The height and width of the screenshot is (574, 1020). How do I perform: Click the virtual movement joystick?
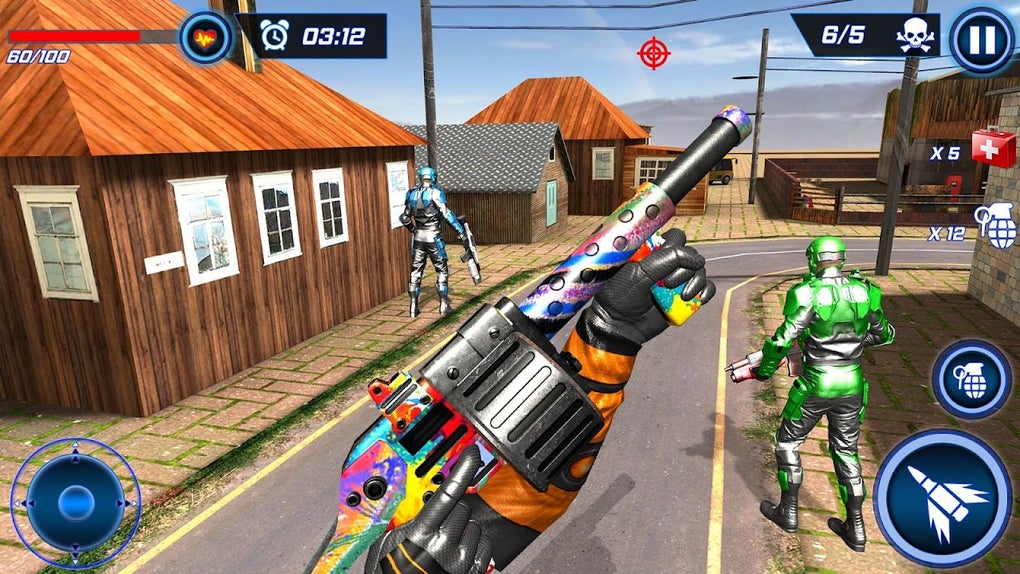pos(75,503)
